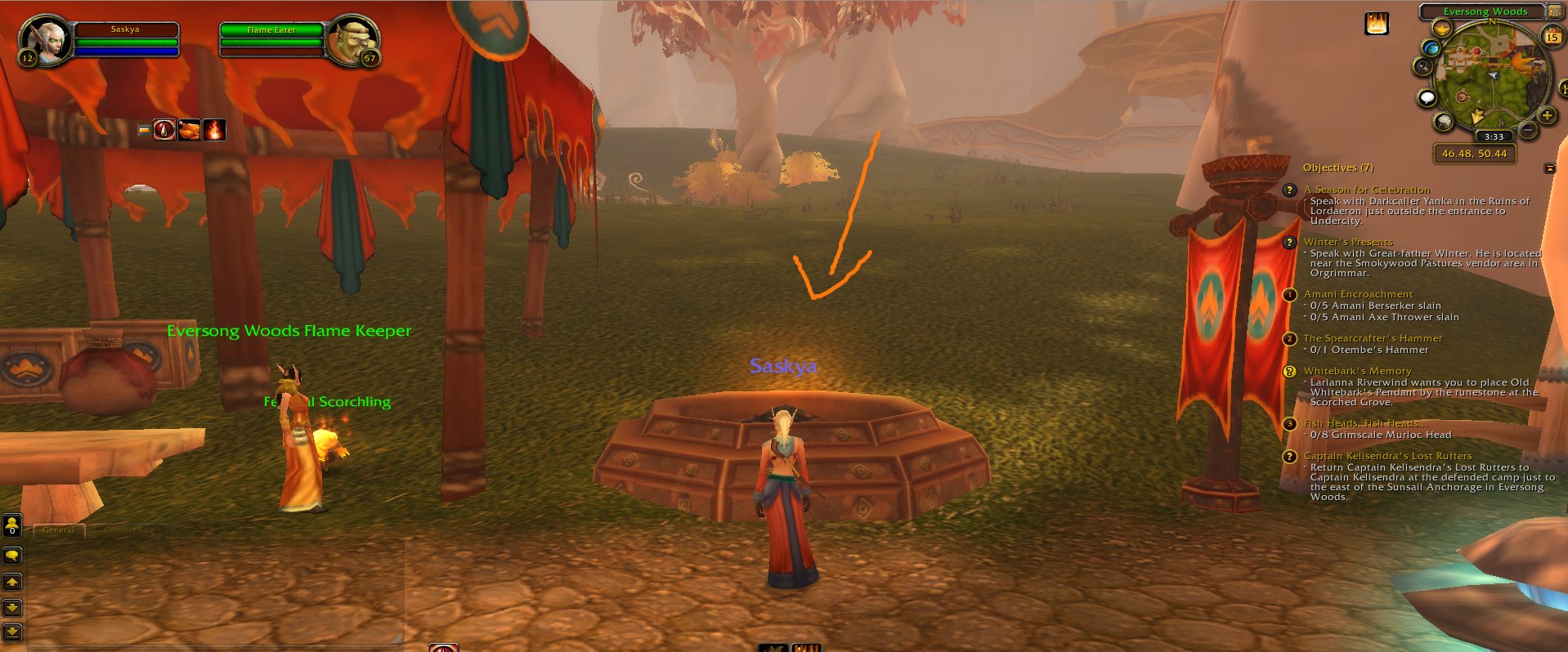
Task: Toggle minimap zoom with the plus button
Action: pyautogui.click(x=1546, y=115)
